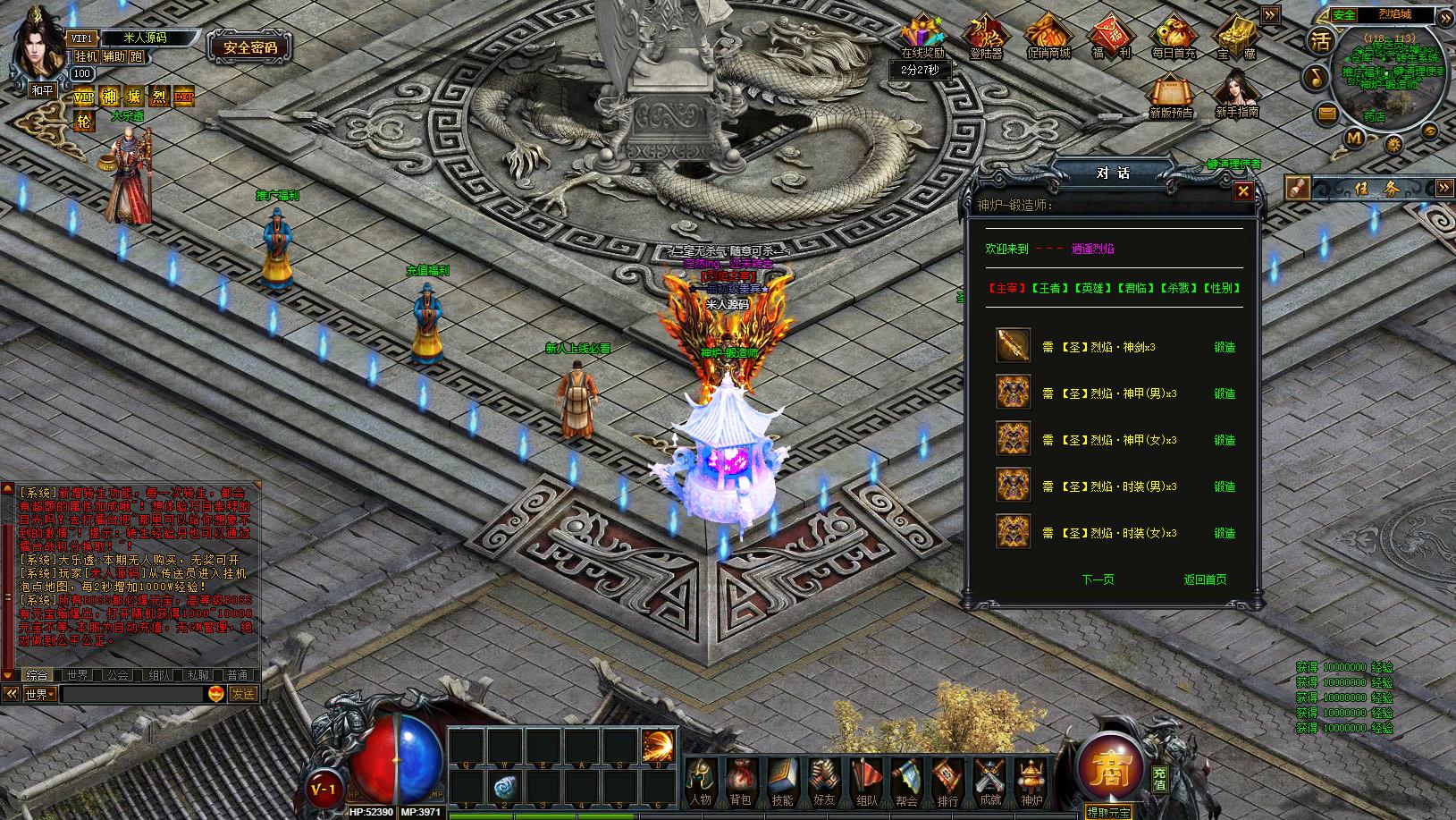Open the 人物 character panel
Screen dimensions: 1456x820
click(x=701, y=782)
